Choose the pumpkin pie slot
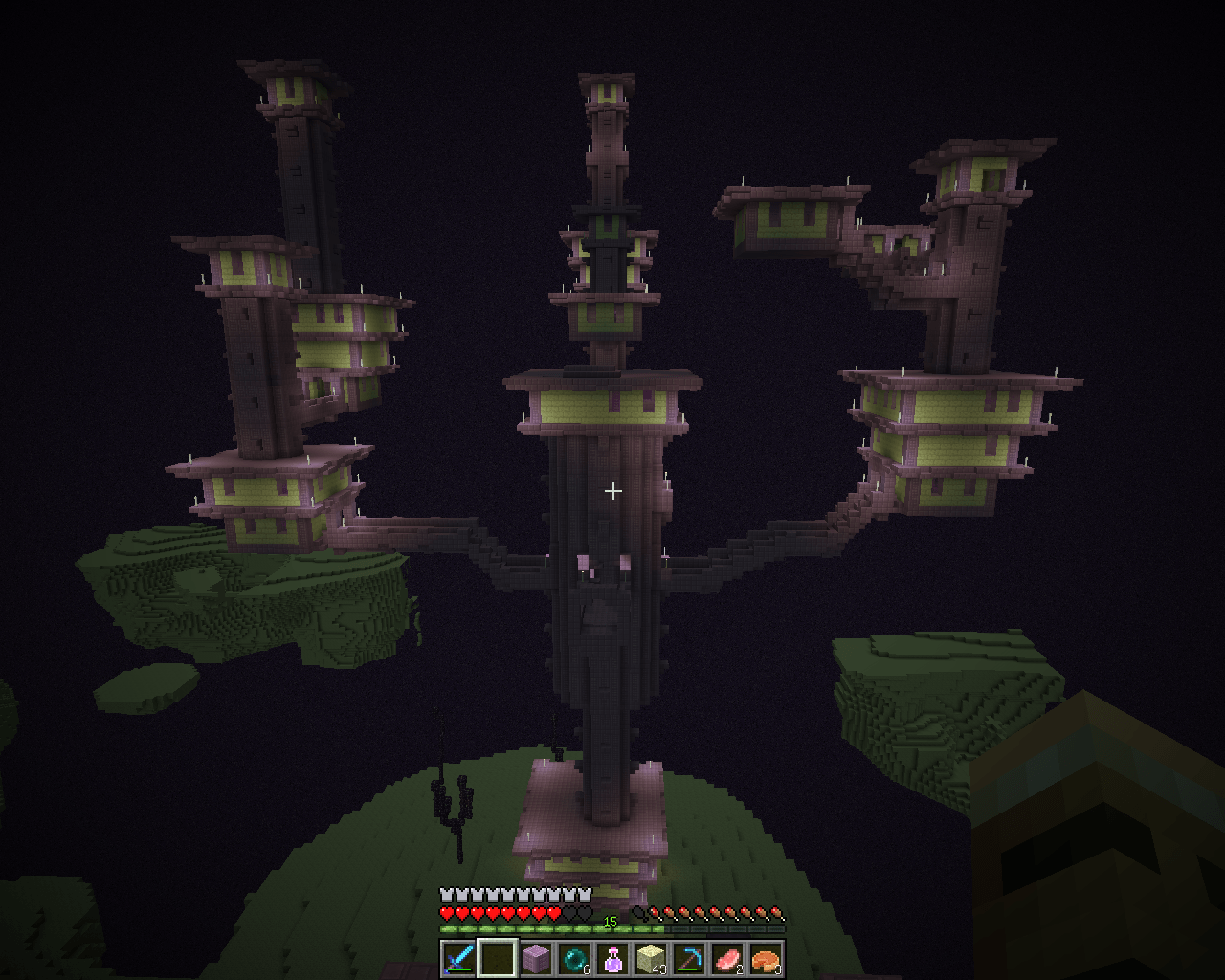Image resolution: width=1225 pixels, height=980 pixels. point(766,958)
